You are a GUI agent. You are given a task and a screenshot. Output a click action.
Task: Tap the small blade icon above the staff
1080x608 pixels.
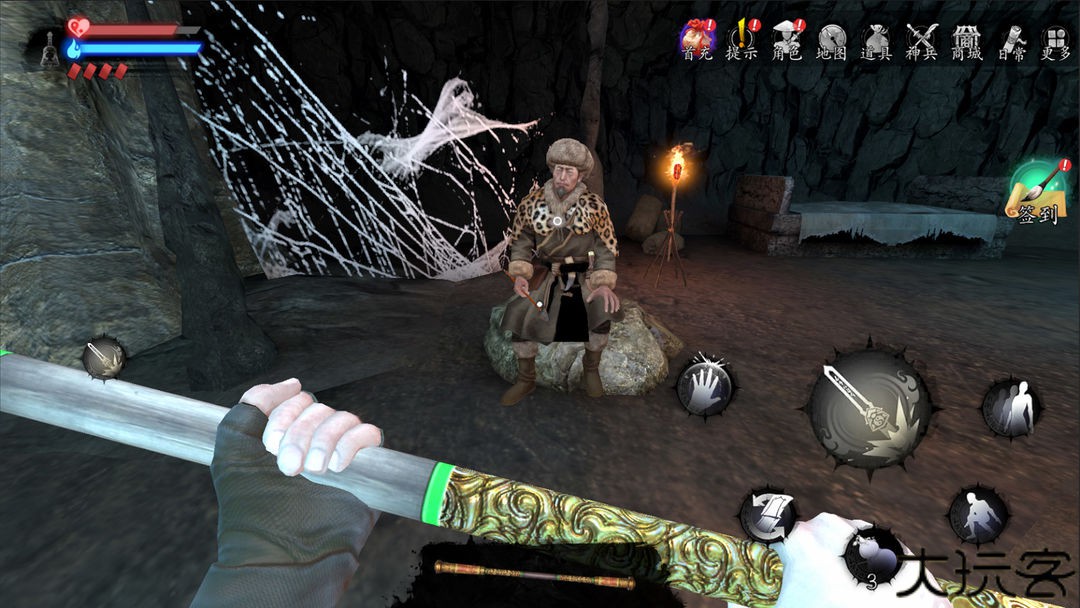click(103, 358)
